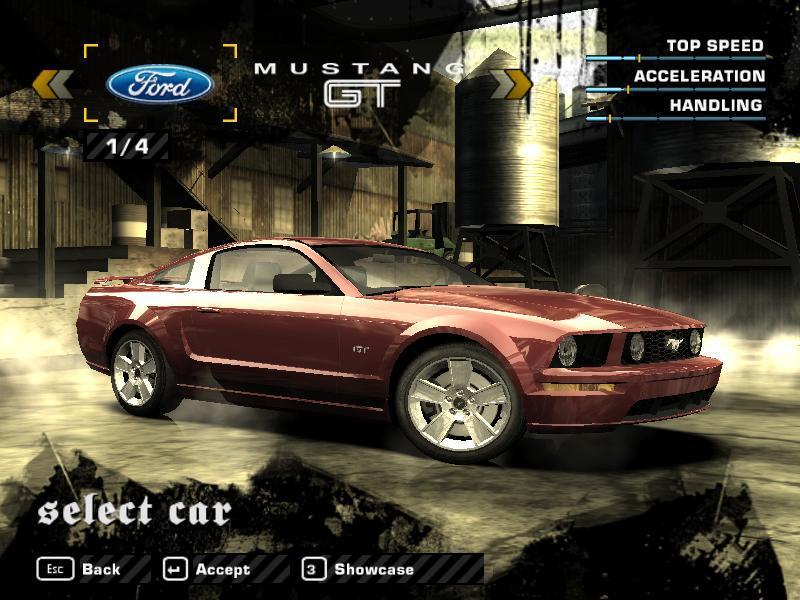
Task: Go to the previous car with left arrow
Action: click(53, 84)
